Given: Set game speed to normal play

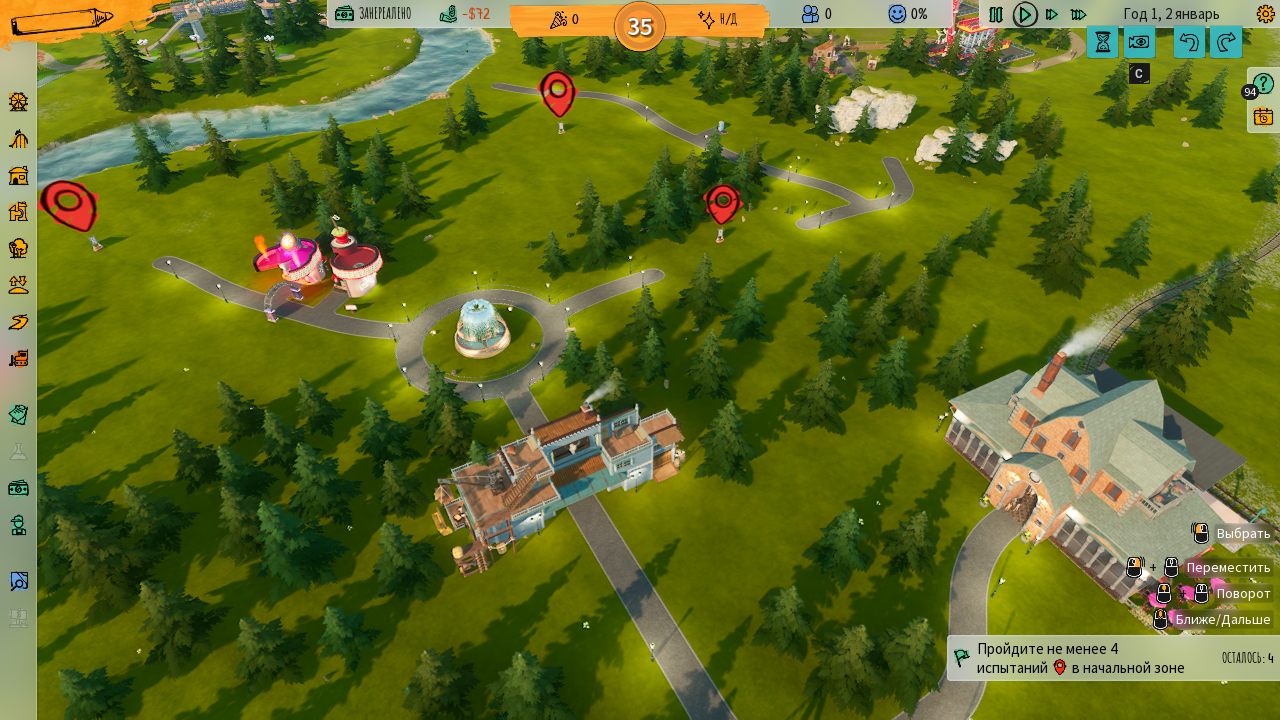Looking at the screenshot, I should 1024,14.
